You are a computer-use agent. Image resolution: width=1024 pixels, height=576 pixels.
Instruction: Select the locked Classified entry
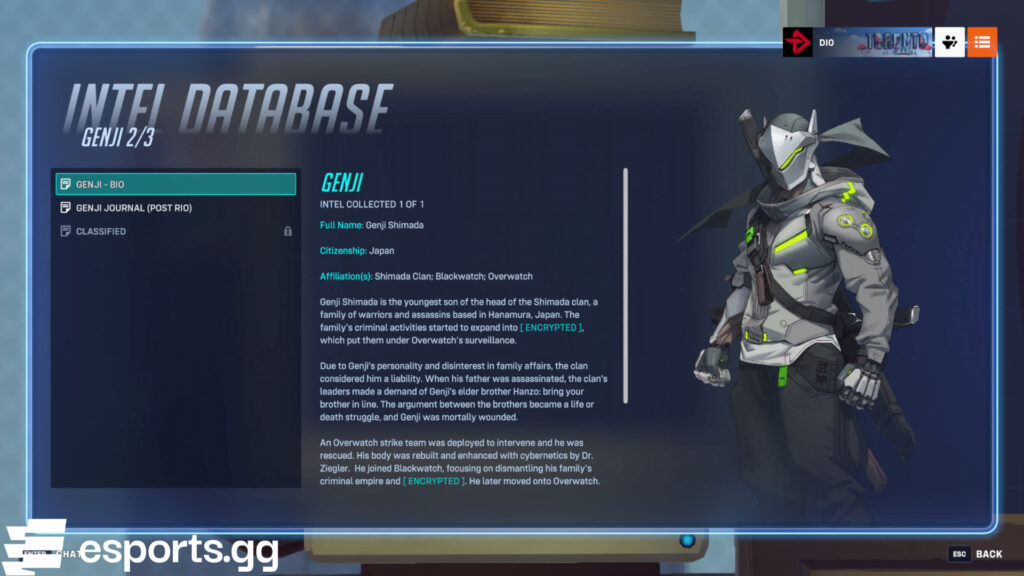[176, 231]
